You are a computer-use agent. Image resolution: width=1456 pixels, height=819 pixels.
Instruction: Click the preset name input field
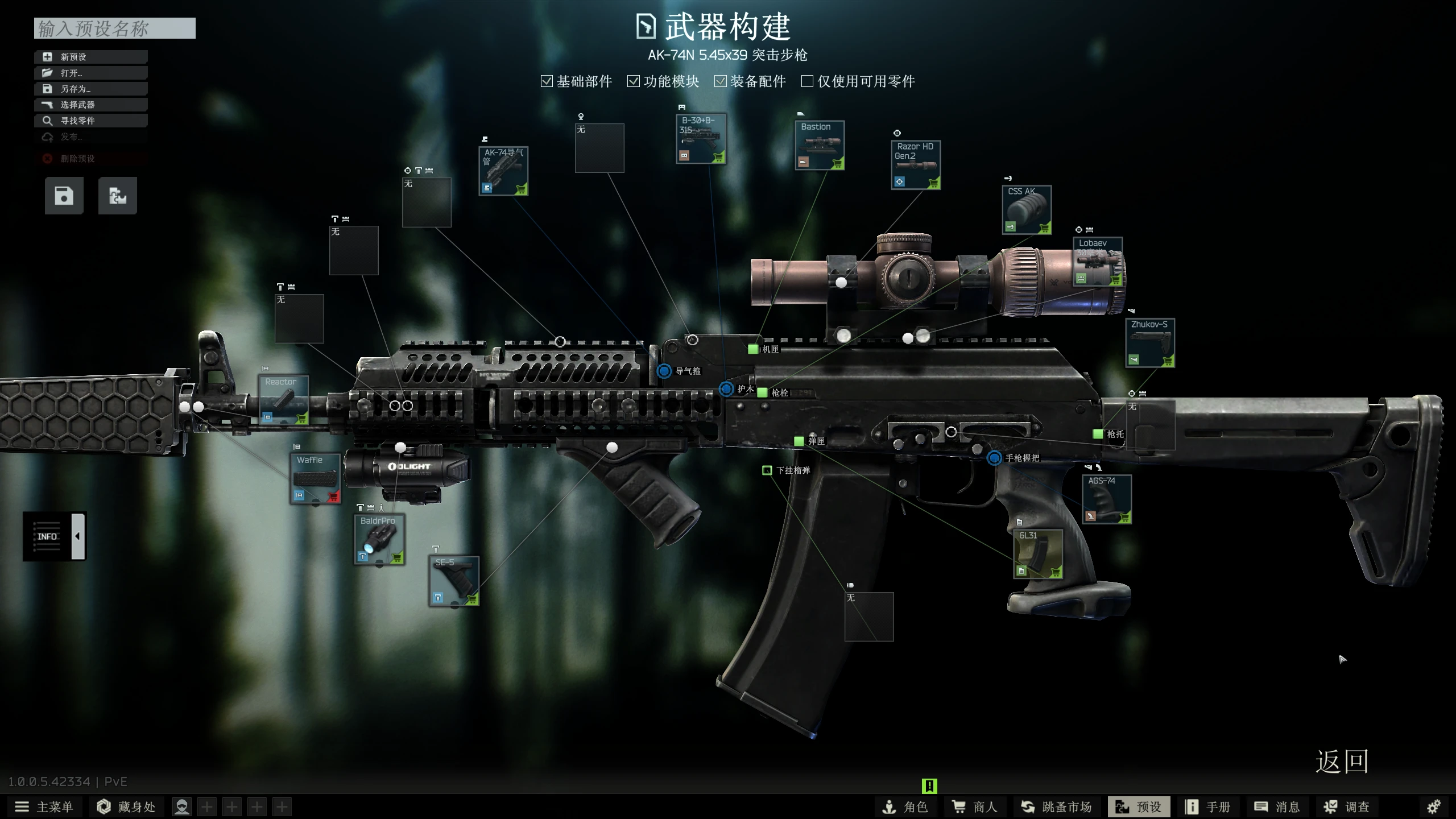pyautogui.click(x=114, y=28)
